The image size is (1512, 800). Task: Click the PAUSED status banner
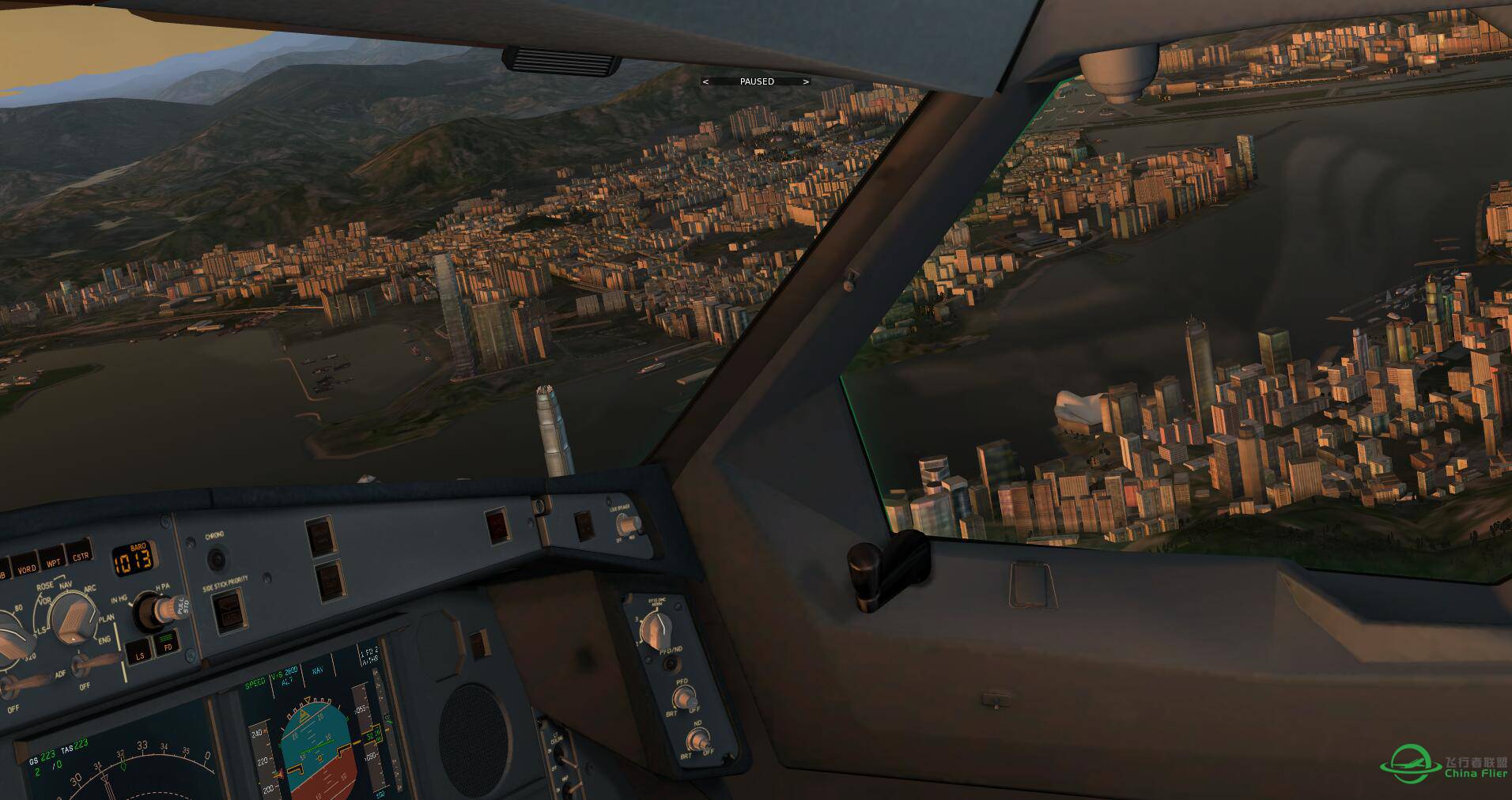(x=756, y=81)
